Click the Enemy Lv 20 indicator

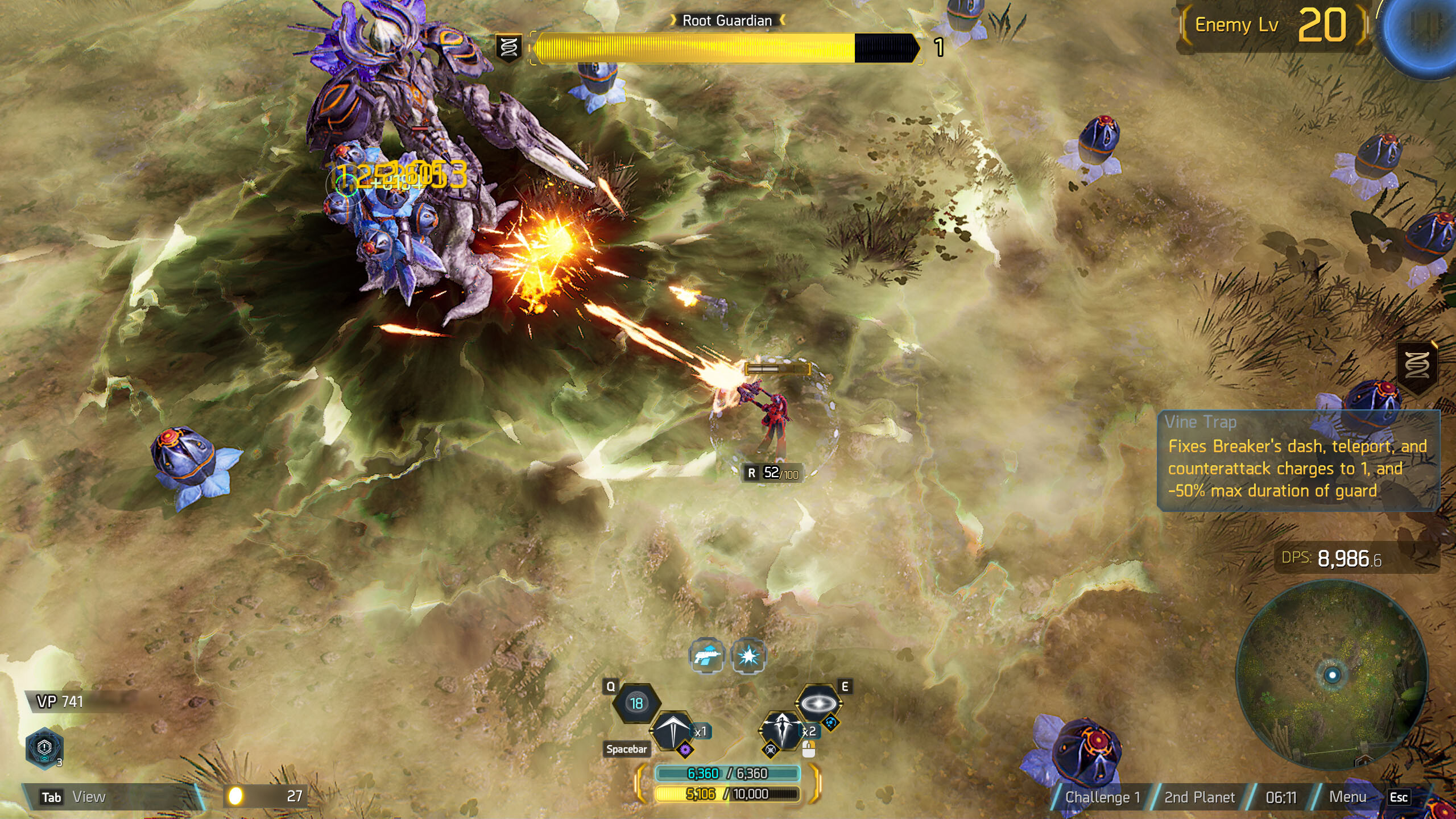(x=1285, y=26)
